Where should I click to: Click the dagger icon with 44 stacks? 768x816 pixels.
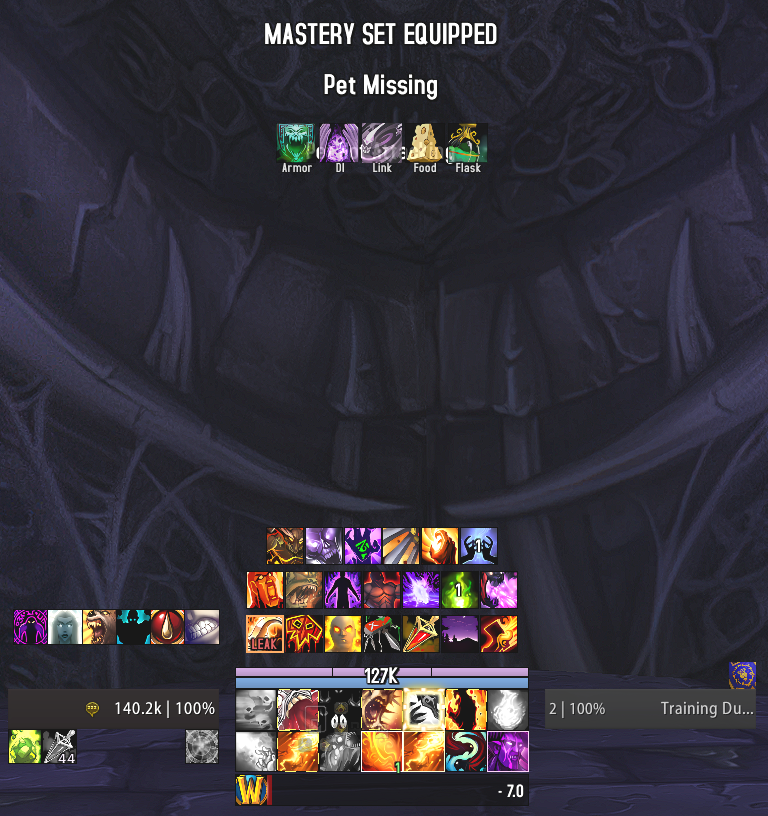coord(59,747)
